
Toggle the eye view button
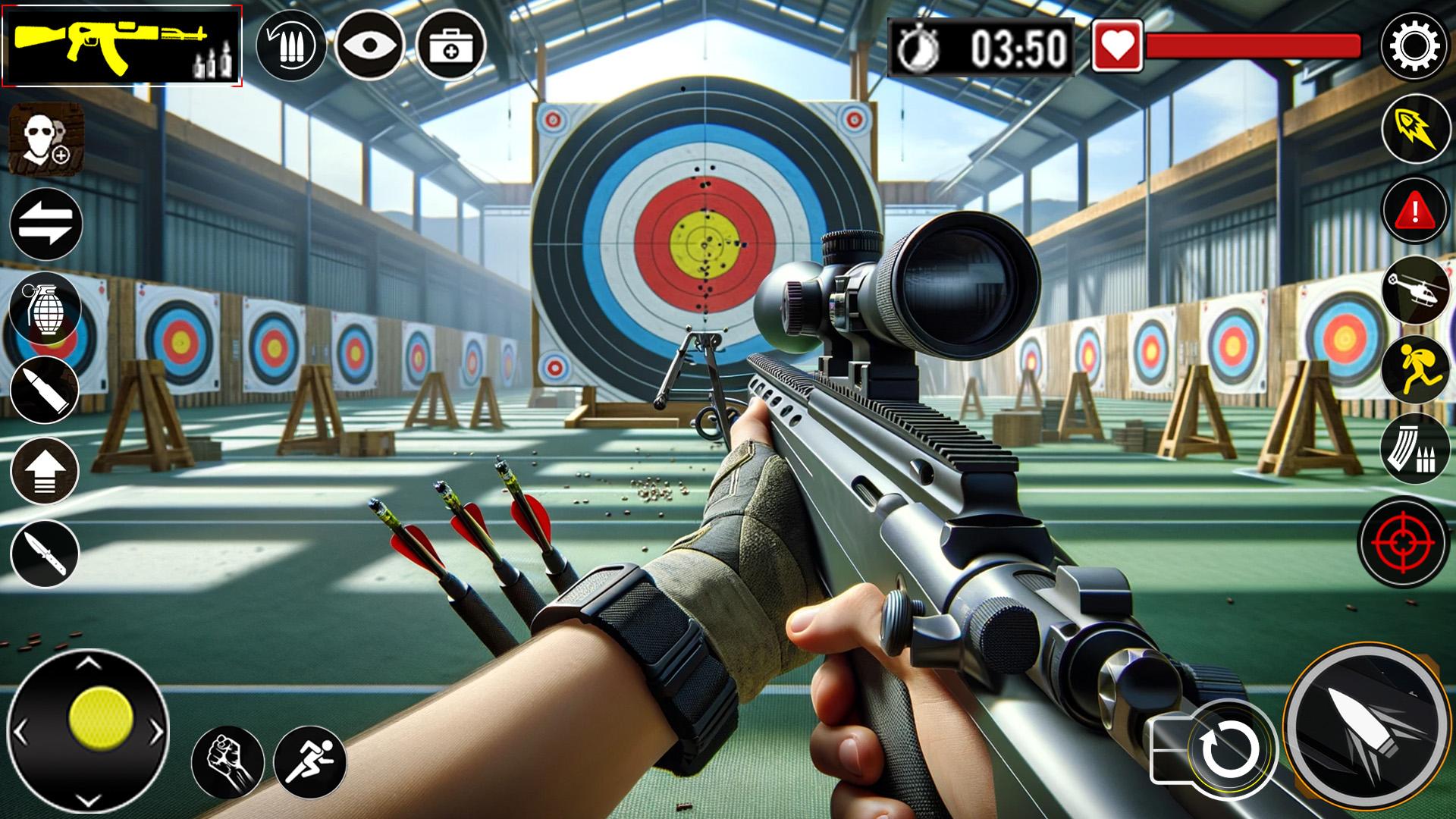(369, 45)
